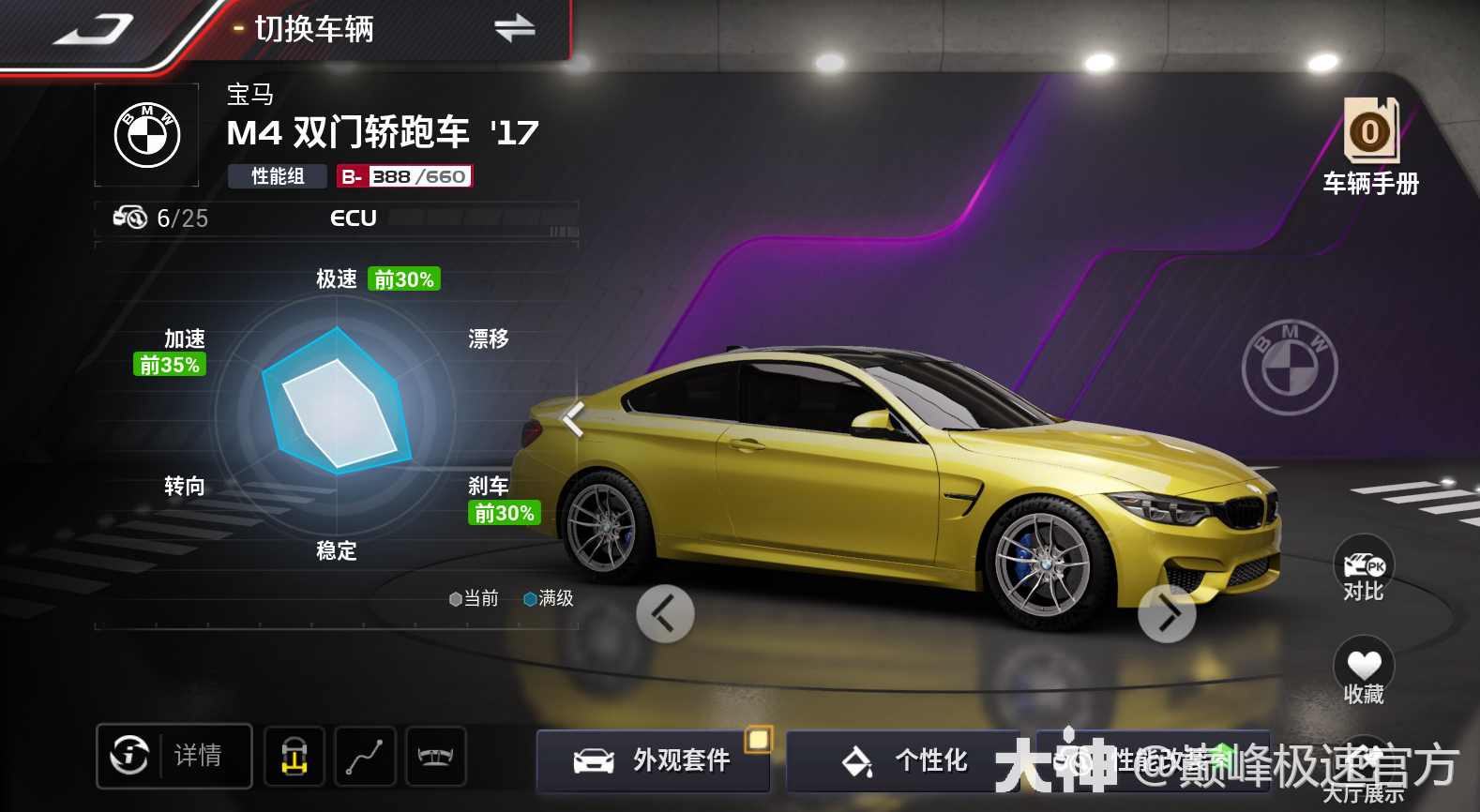
Task: Click the right arrow to view next car
Action: [1168, 614]
